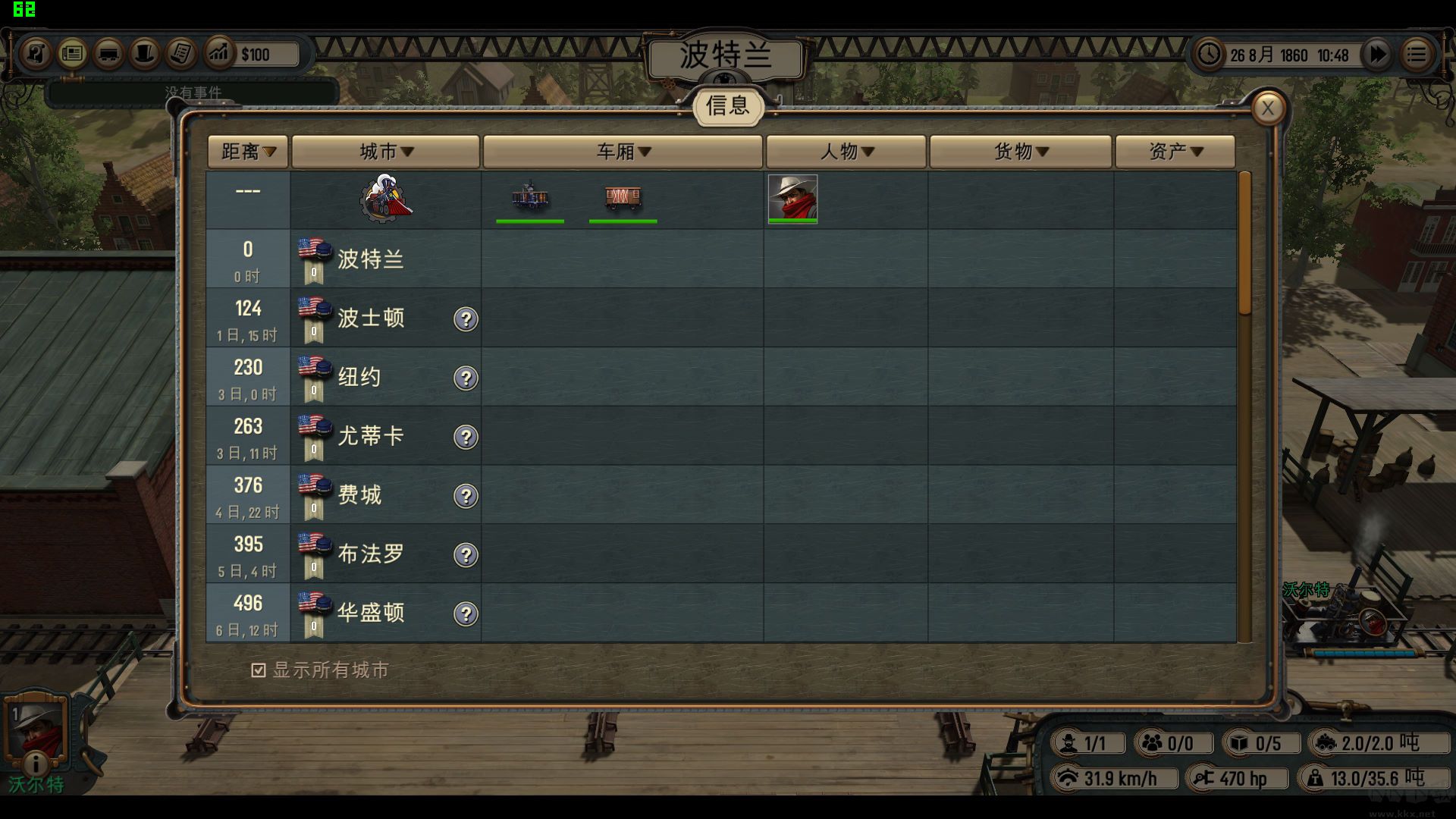
Task: Show info for 波士顿 via question mark
Action: click(x=466, y=319)
